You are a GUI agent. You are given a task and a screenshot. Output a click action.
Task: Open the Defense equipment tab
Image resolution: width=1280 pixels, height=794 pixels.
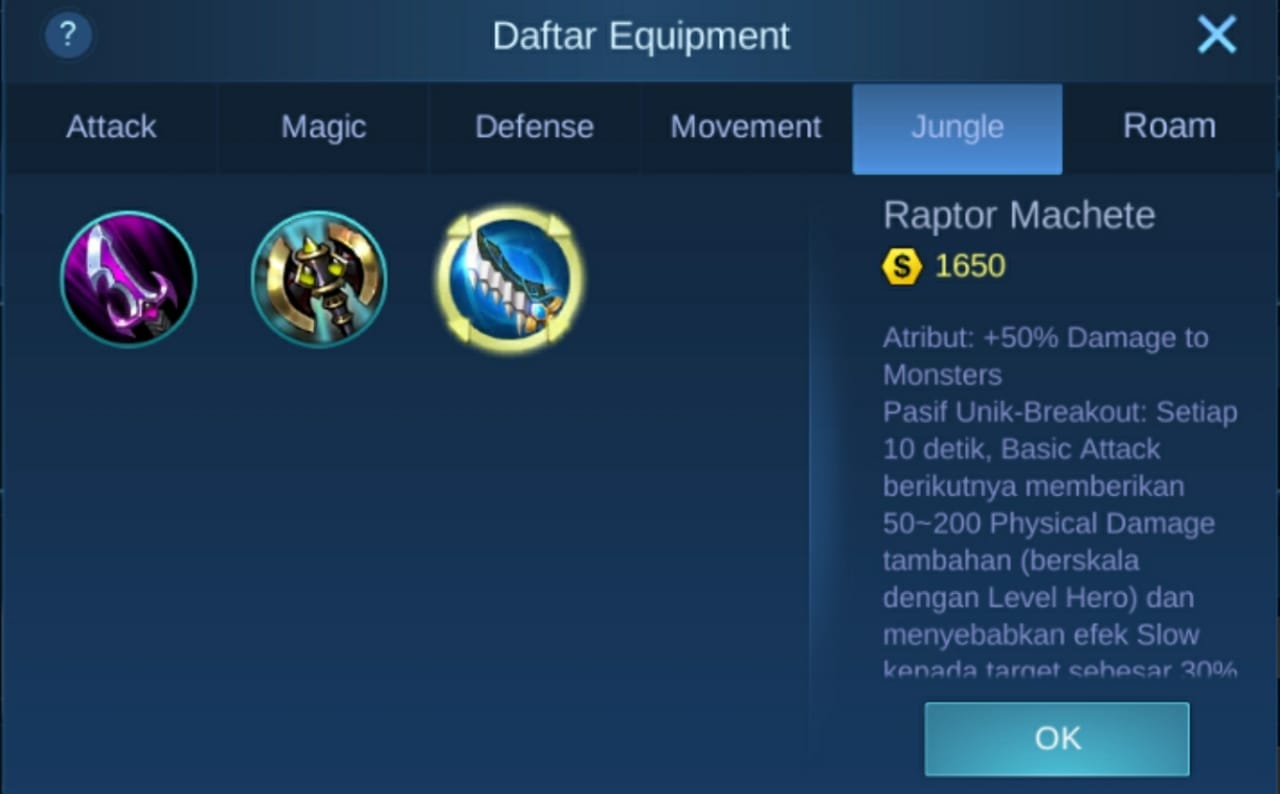(534, 127)
